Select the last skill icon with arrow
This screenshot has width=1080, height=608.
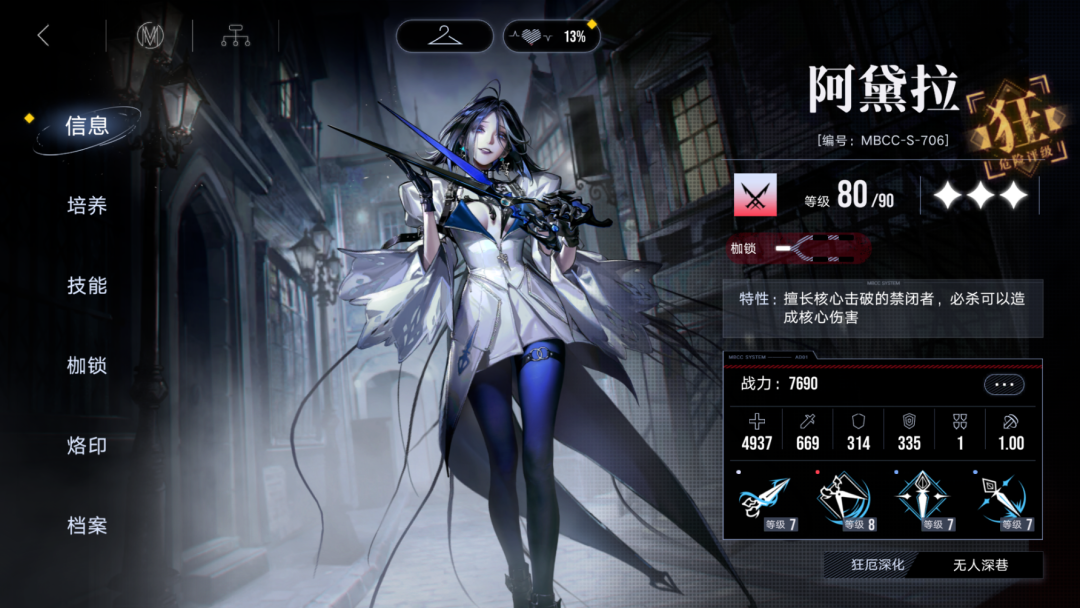coord(1001,501)
